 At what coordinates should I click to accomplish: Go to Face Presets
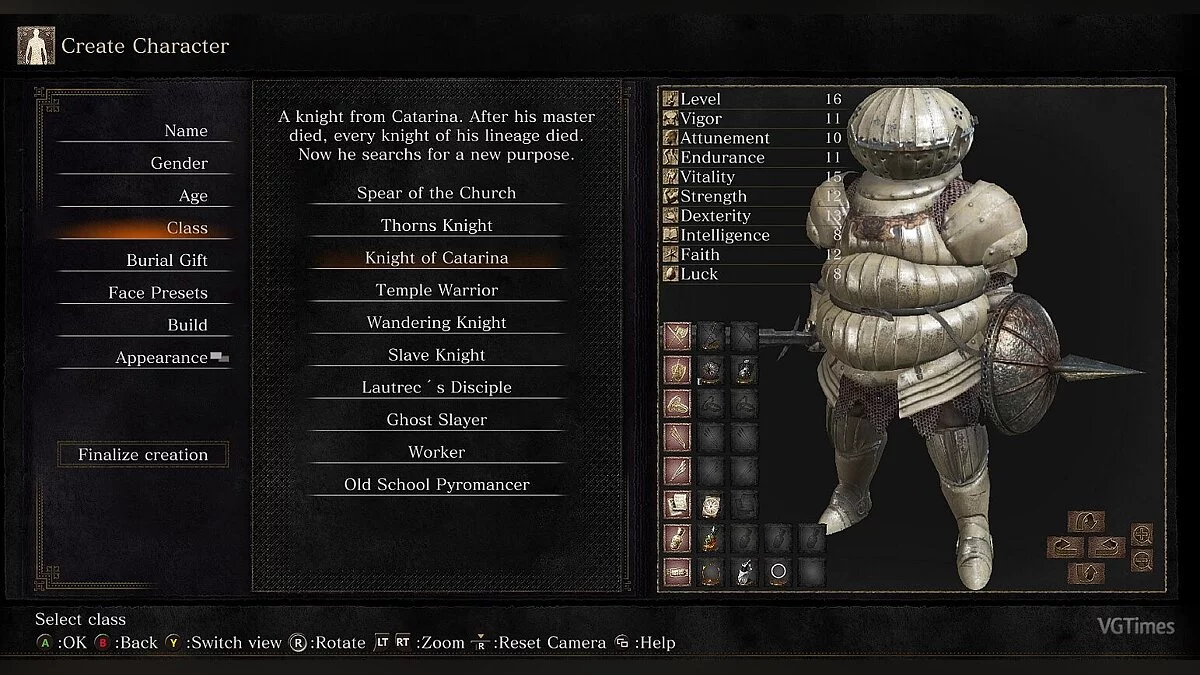click(x=158, y=293)
